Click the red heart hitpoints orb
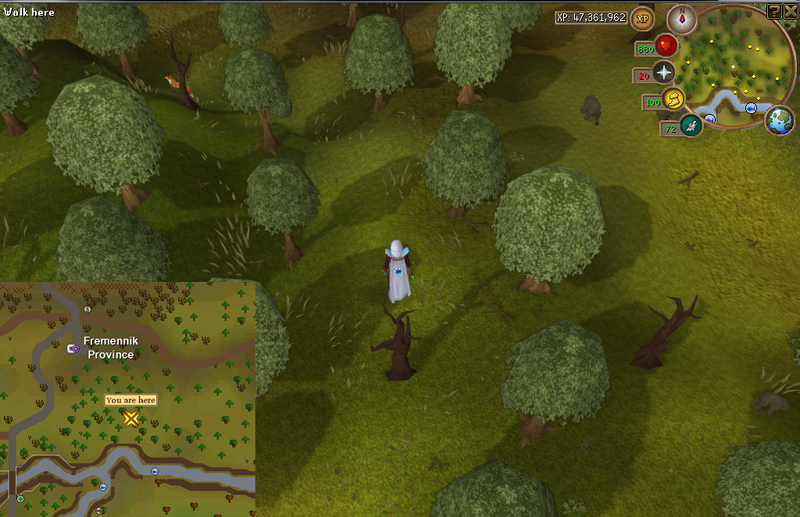 pyautogui.click(x=667, y=46)
